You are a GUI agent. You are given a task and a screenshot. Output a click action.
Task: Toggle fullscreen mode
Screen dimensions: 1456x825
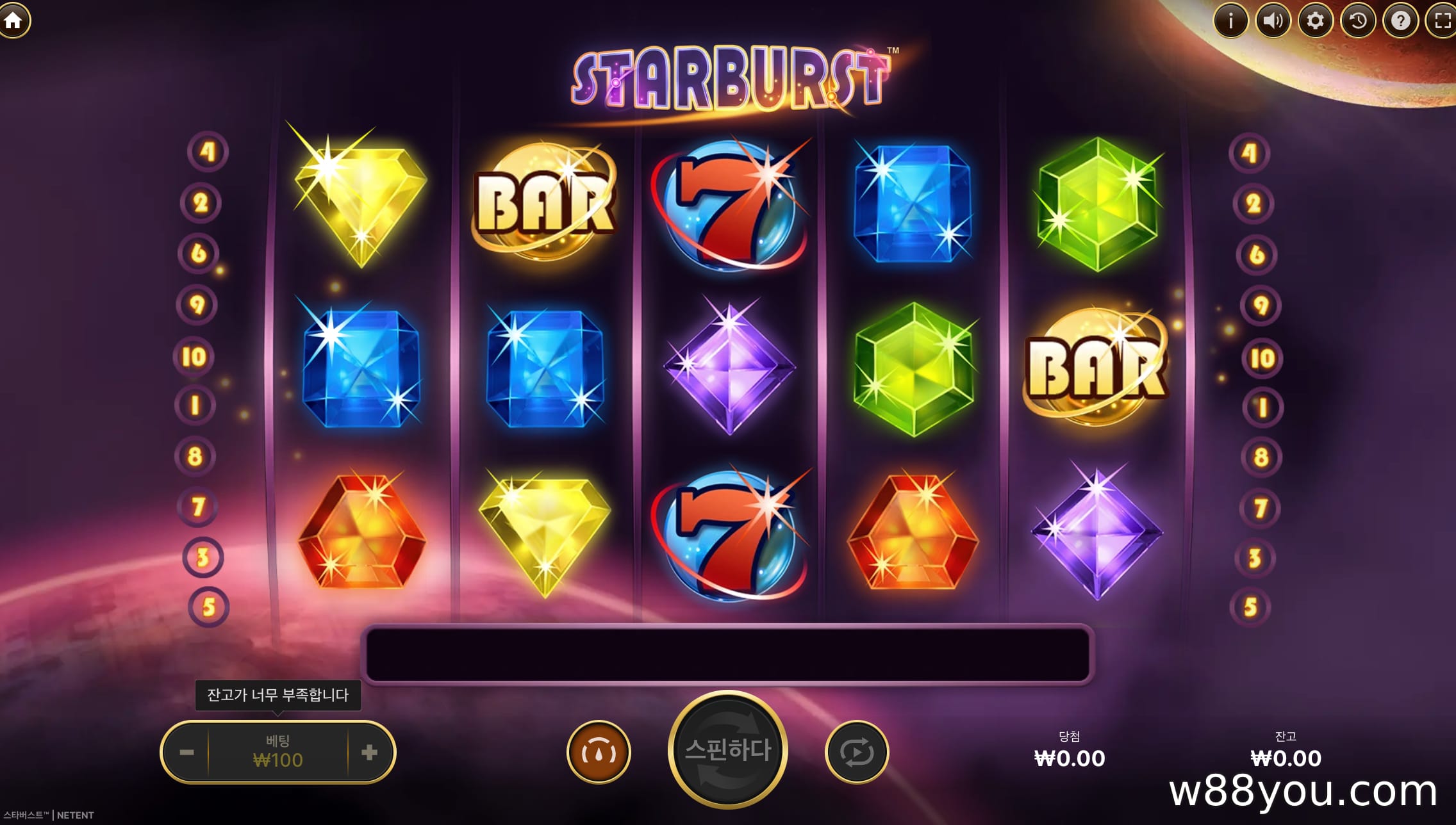coord(1442,20)
